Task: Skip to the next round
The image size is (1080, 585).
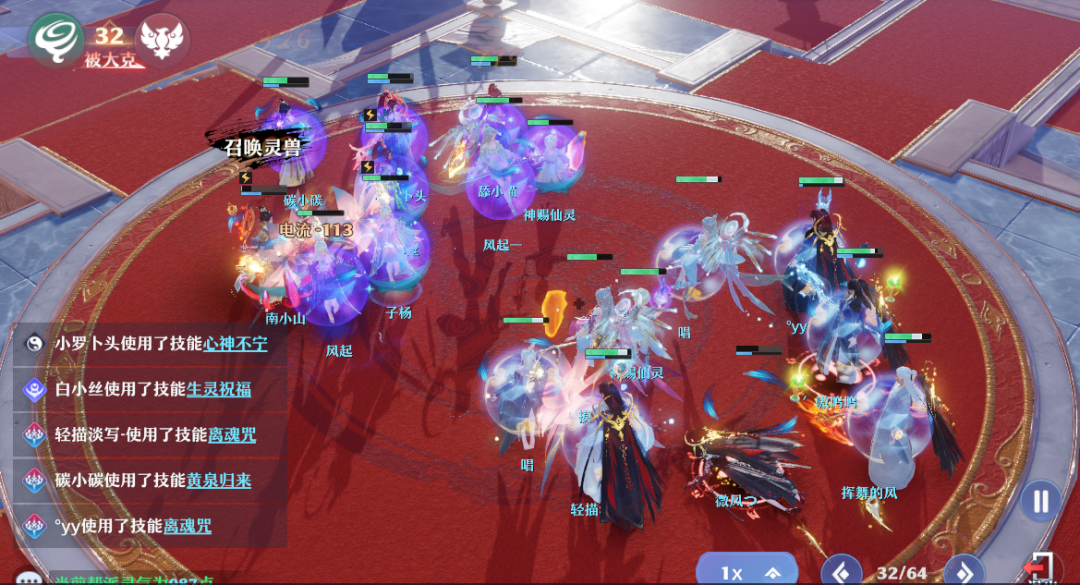Action: [964, 573]
